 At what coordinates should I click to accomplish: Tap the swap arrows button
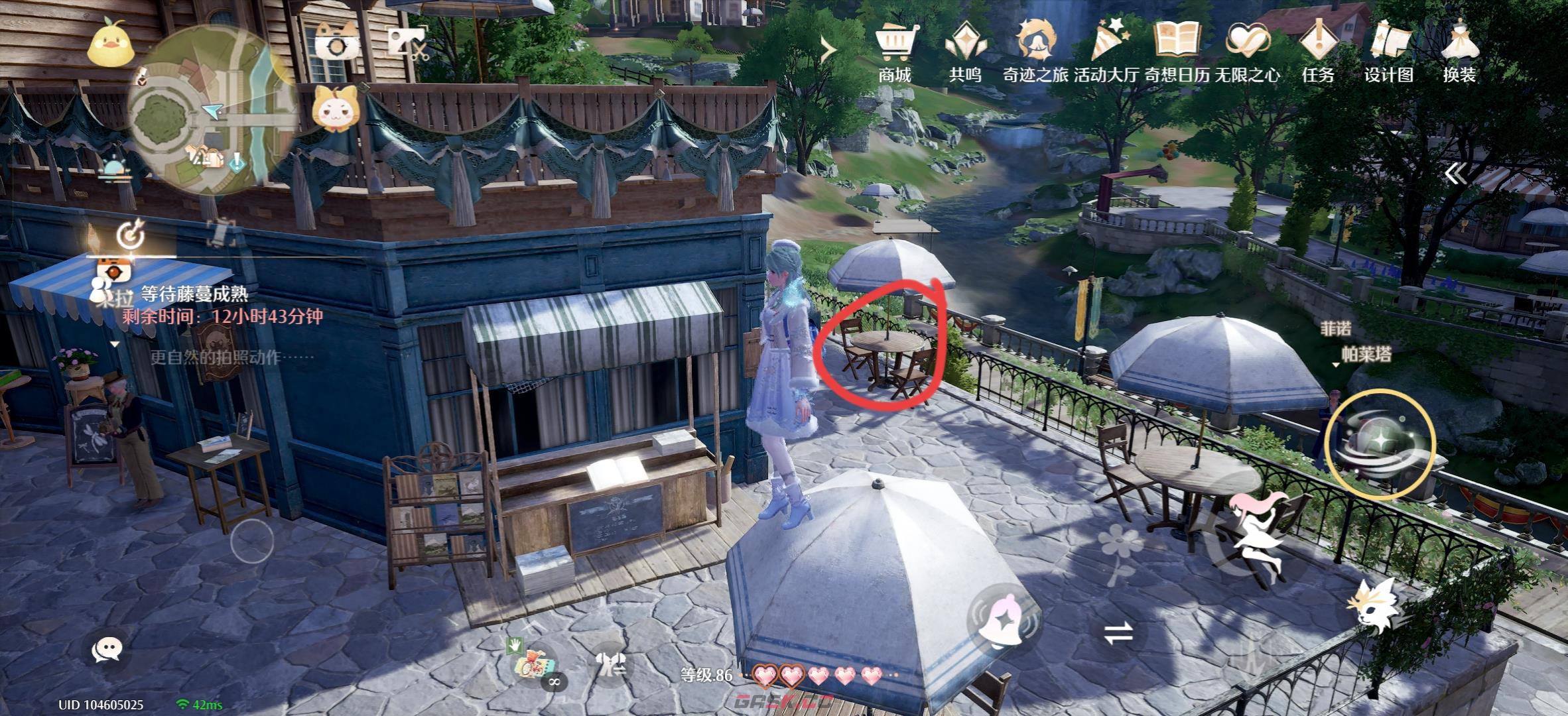pos(1118,633)
